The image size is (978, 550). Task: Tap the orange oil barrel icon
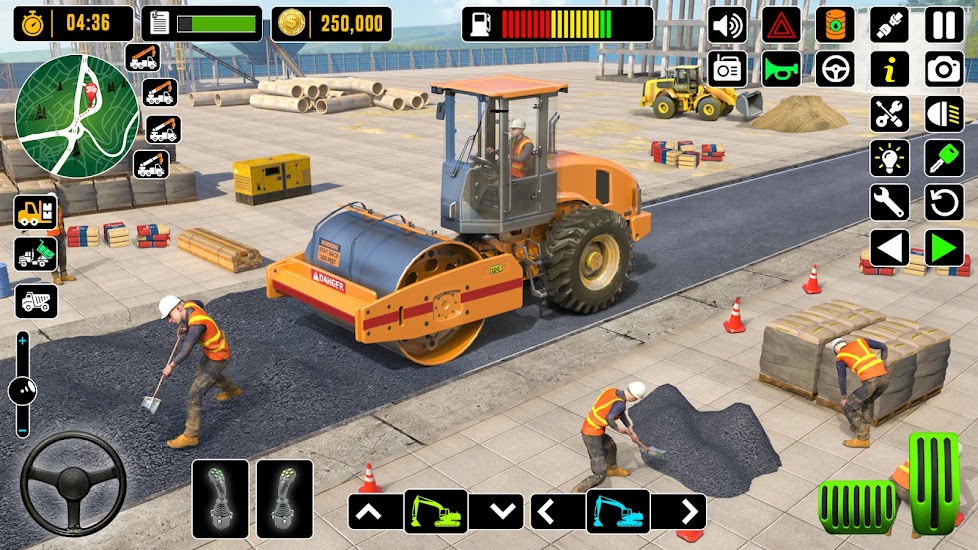click(x=835, y=24)
